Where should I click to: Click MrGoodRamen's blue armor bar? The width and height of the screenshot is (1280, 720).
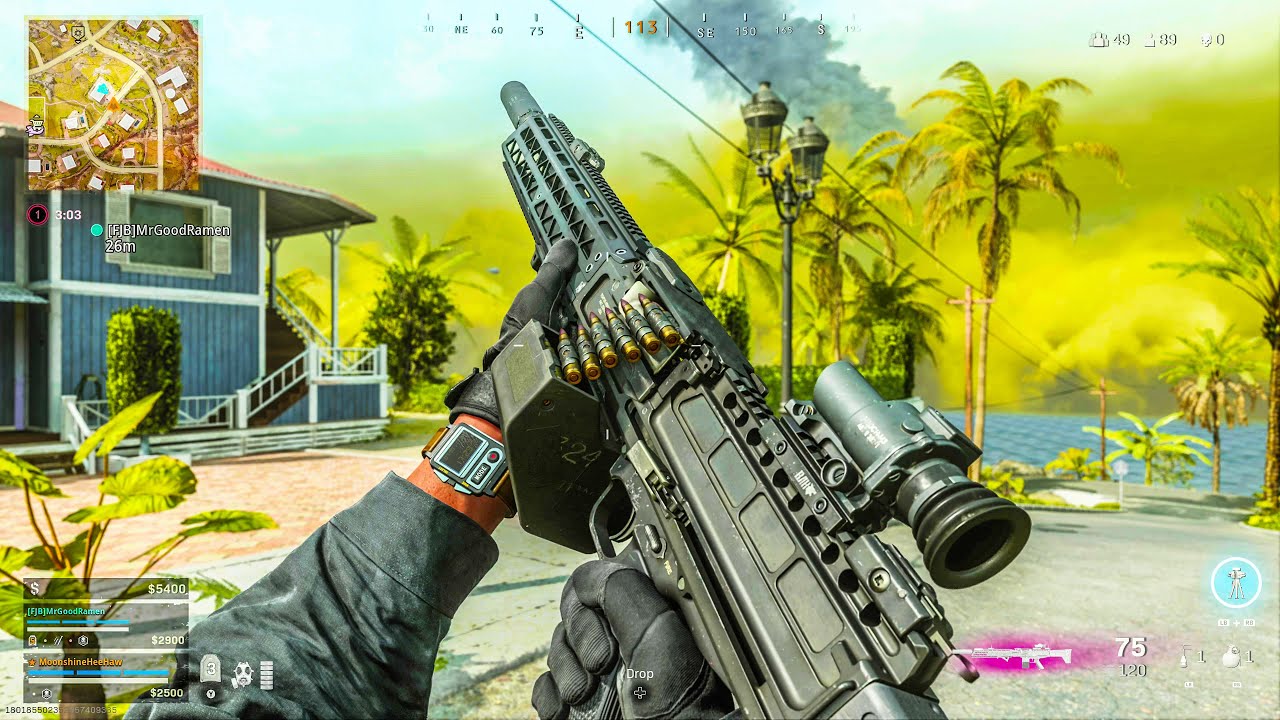click(x=77, y=621)
